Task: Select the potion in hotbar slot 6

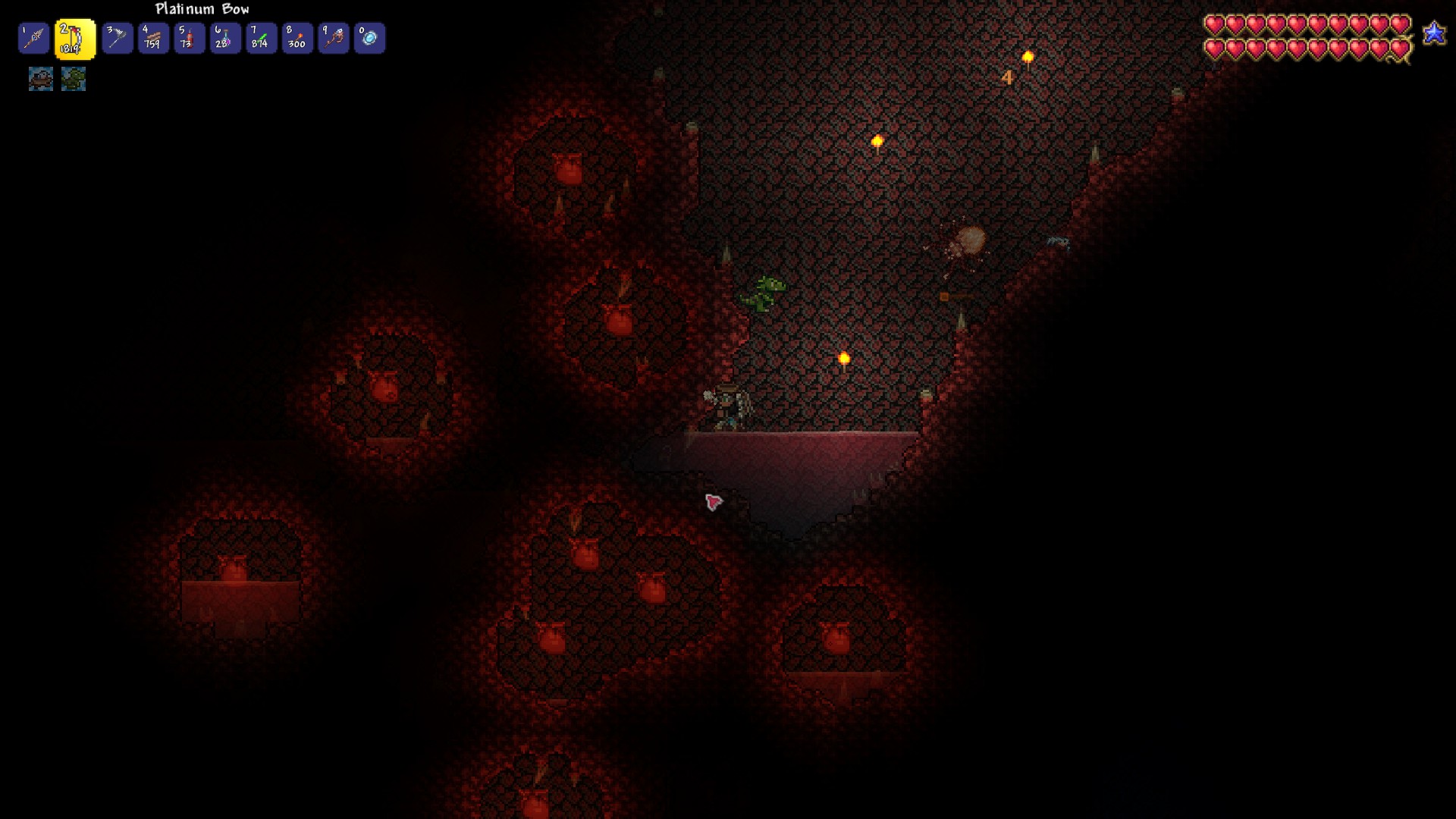Action: click(225, 37)
